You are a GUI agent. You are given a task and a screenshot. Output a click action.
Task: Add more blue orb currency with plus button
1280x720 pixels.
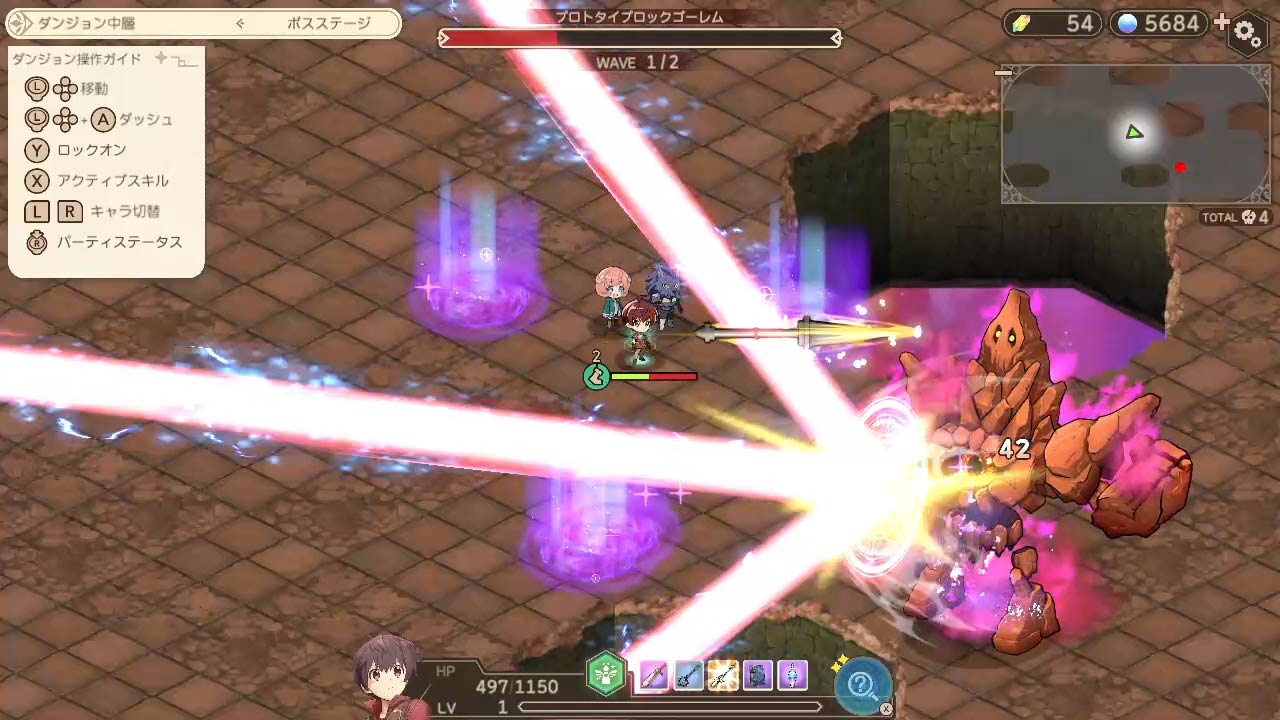pyautogui.click(x=1221, y=22)
